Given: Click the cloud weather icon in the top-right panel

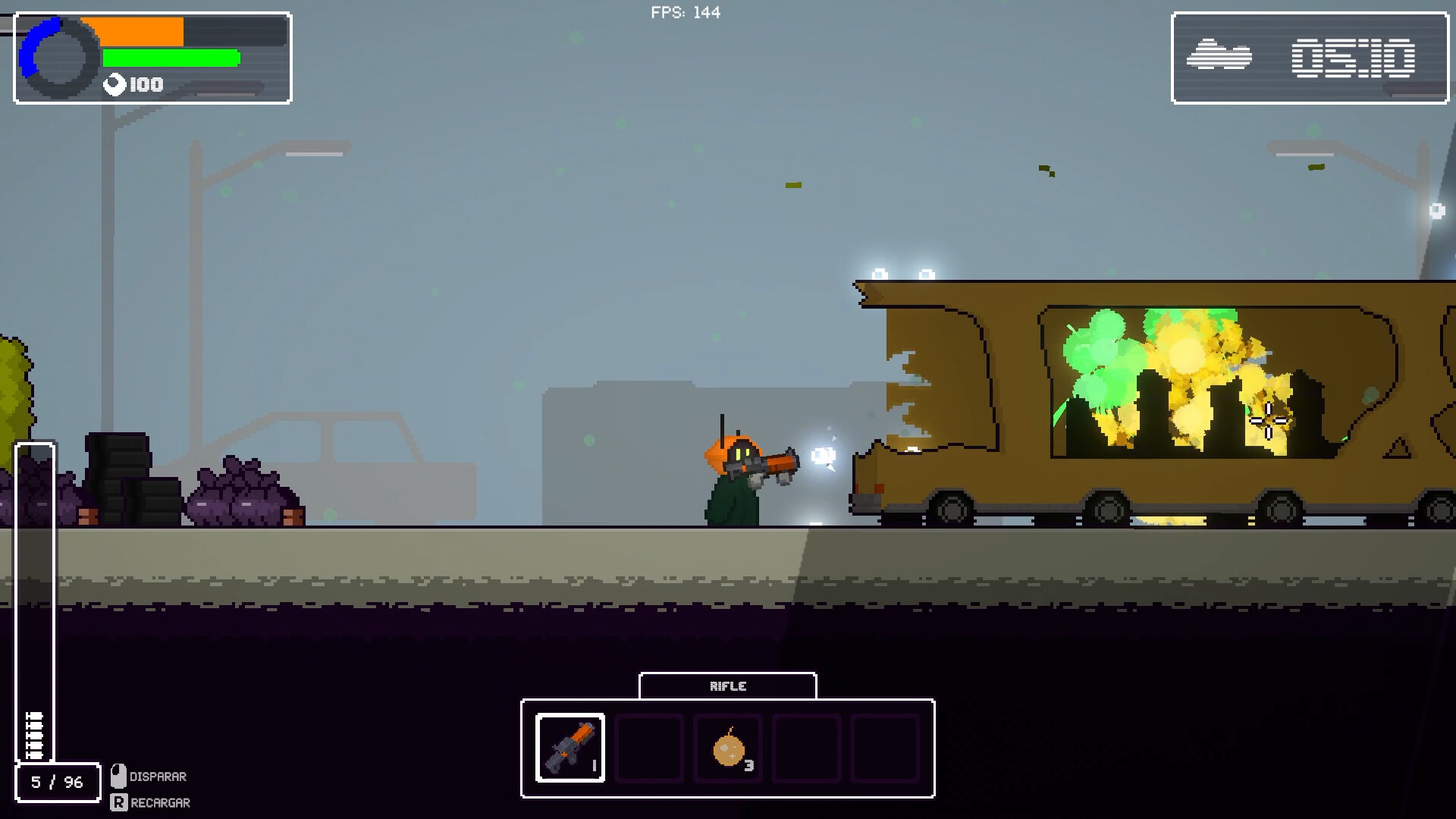Looking at the screenshot, I should pyautogui.click(x=1219, y=55).
